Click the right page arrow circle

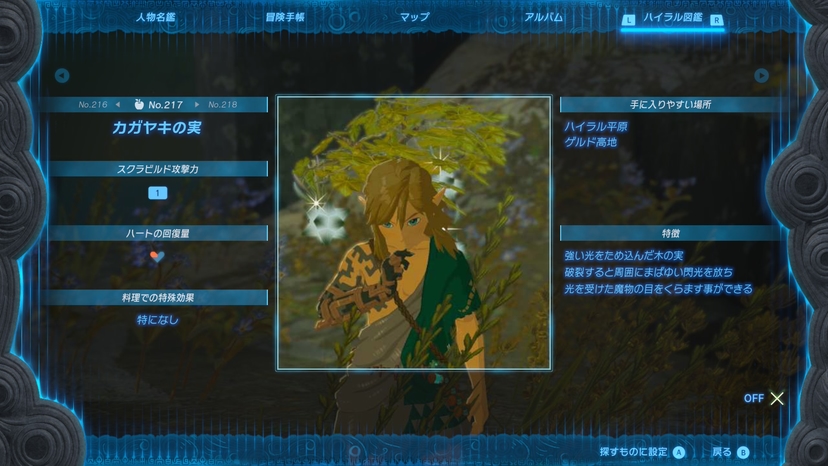761,75
